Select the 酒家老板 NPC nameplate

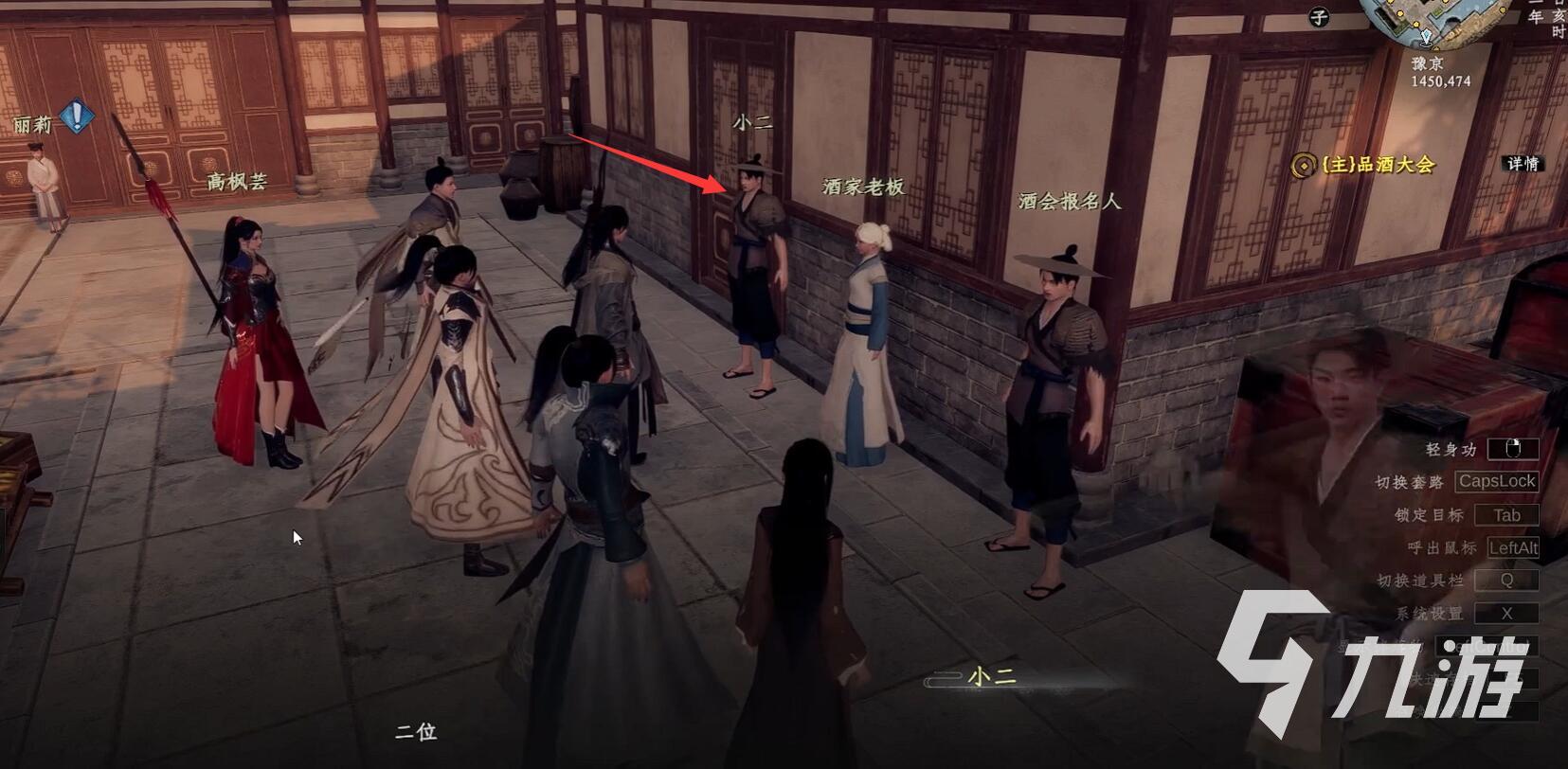point(863,188)
